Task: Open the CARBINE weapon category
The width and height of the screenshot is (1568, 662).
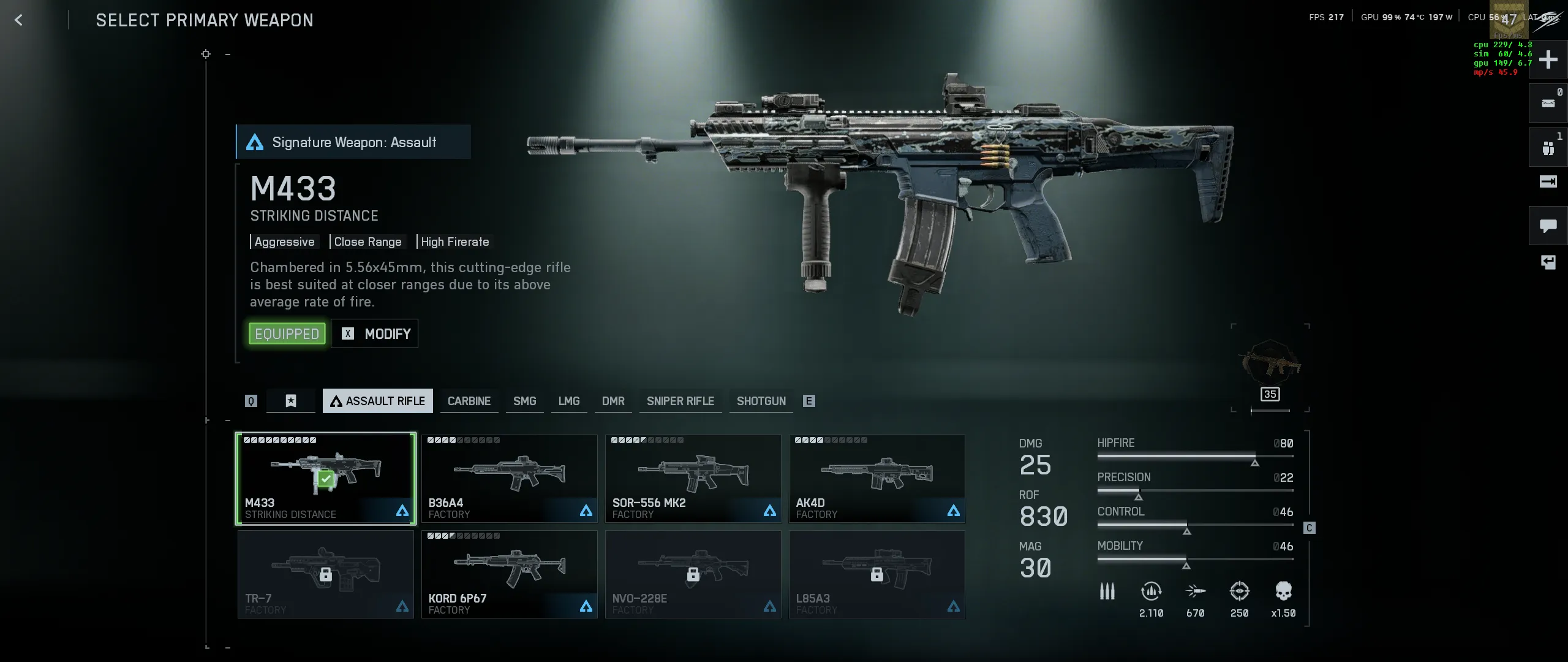Action: [x=469, y=401]
